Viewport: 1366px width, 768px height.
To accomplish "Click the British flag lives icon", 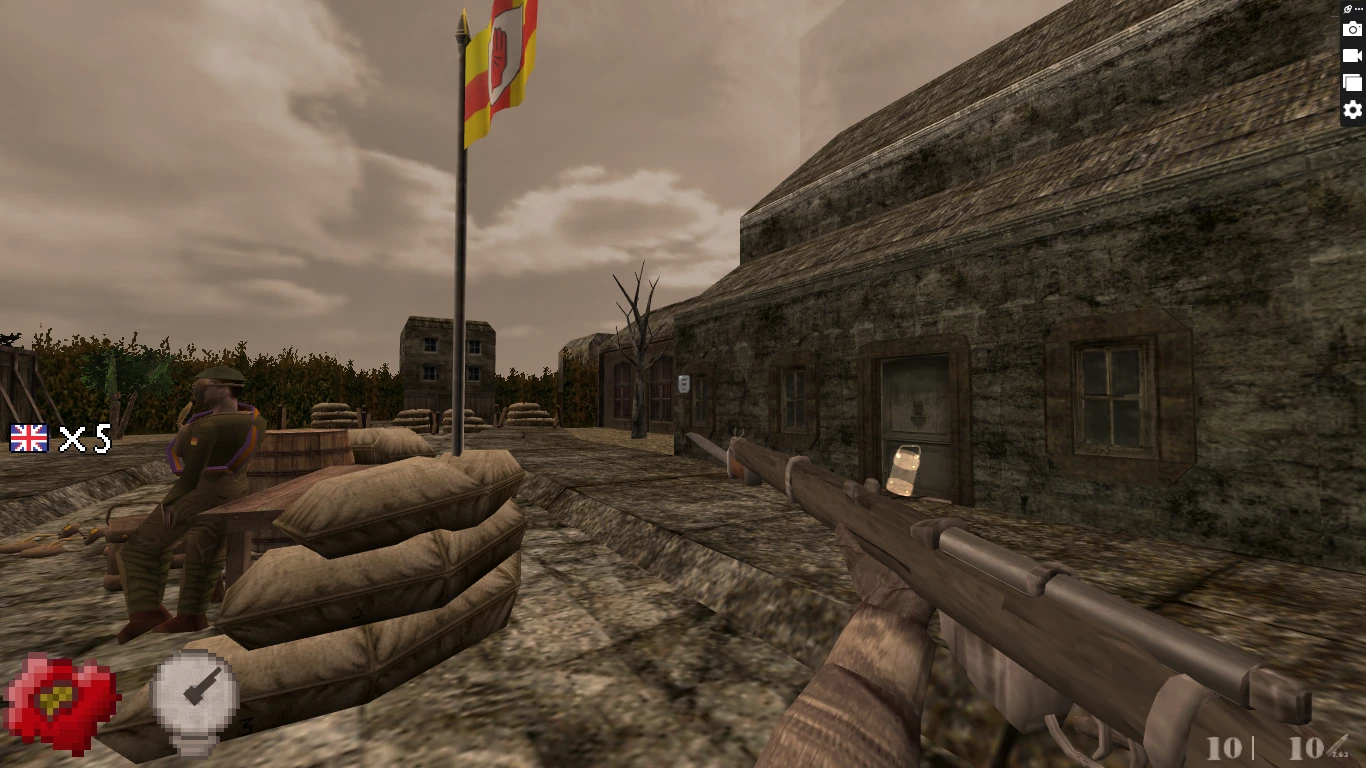I will pos(29,438).
